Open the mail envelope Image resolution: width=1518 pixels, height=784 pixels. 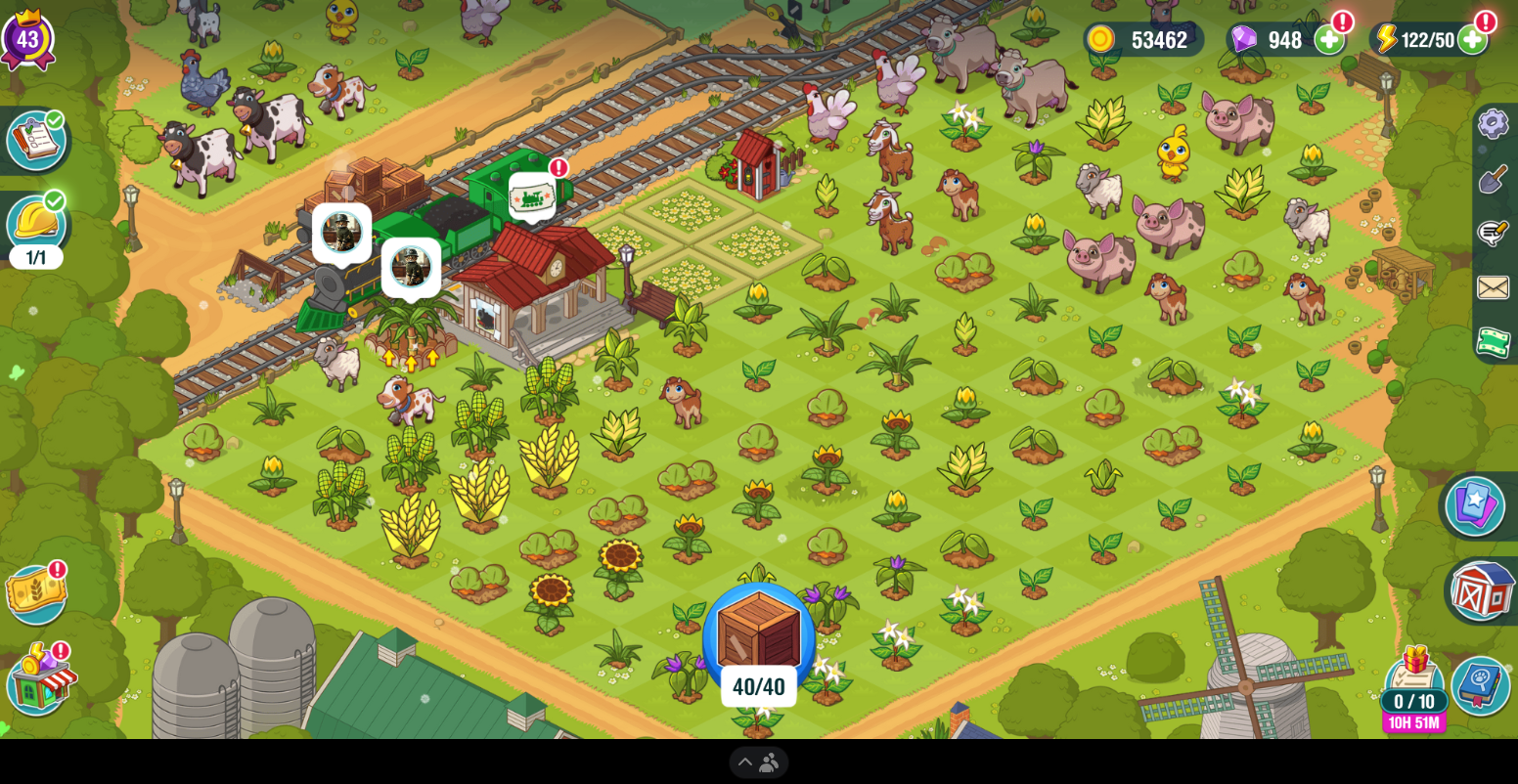click(x=1493, y=287)
